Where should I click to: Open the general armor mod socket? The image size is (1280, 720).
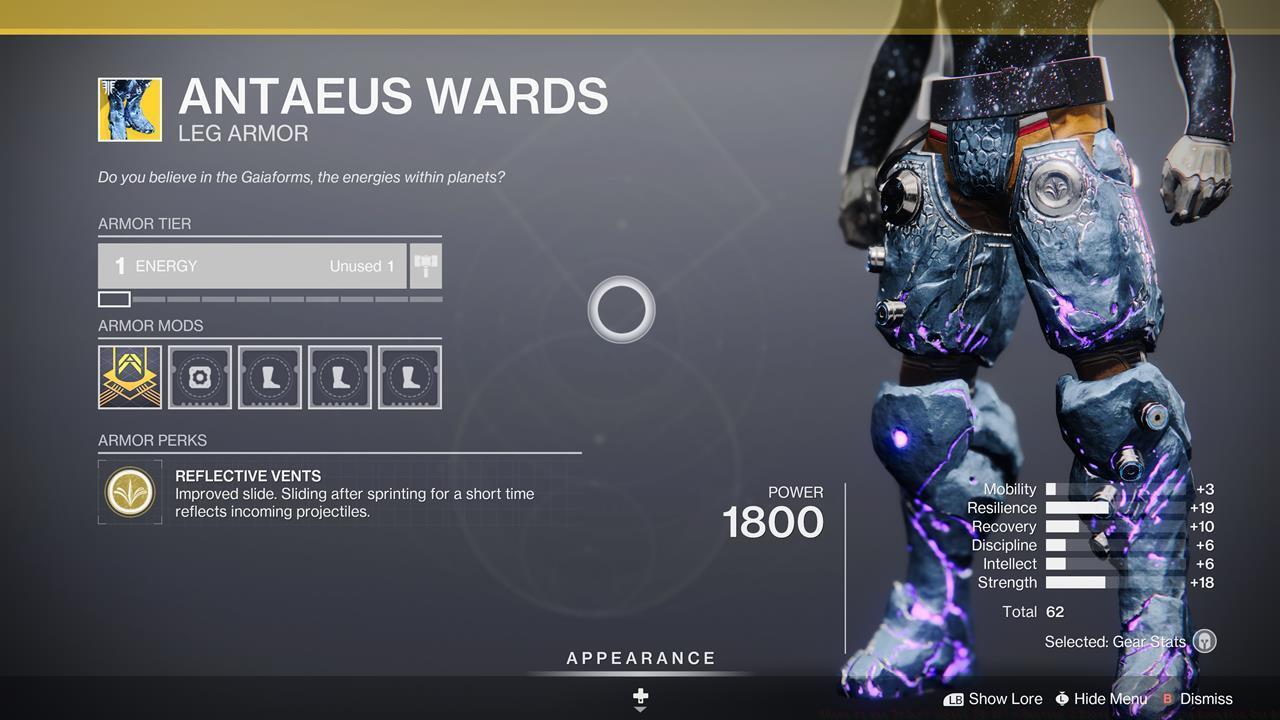click(x=200, y=377)
